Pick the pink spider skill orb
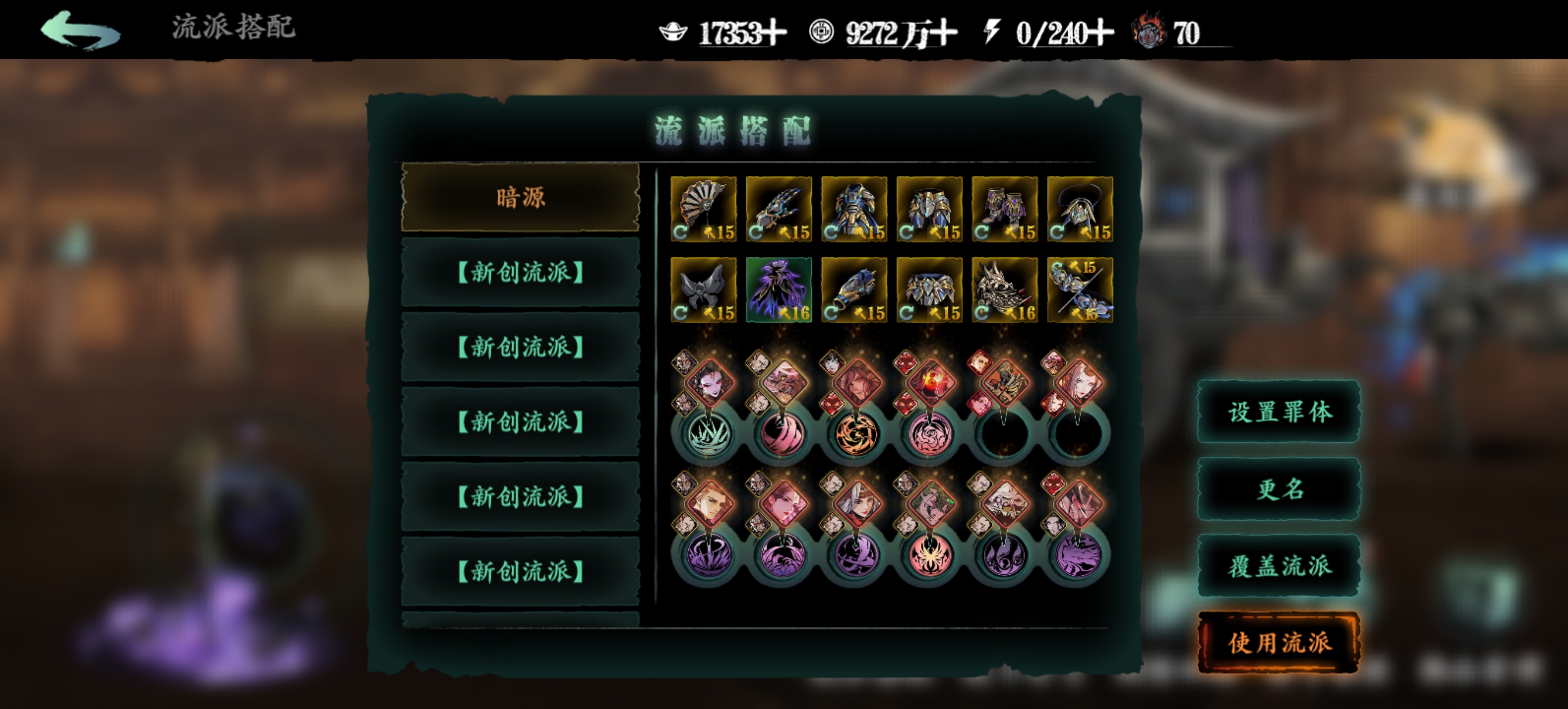This screenshot has width=1568, height=709. click(x=930, y=556)
